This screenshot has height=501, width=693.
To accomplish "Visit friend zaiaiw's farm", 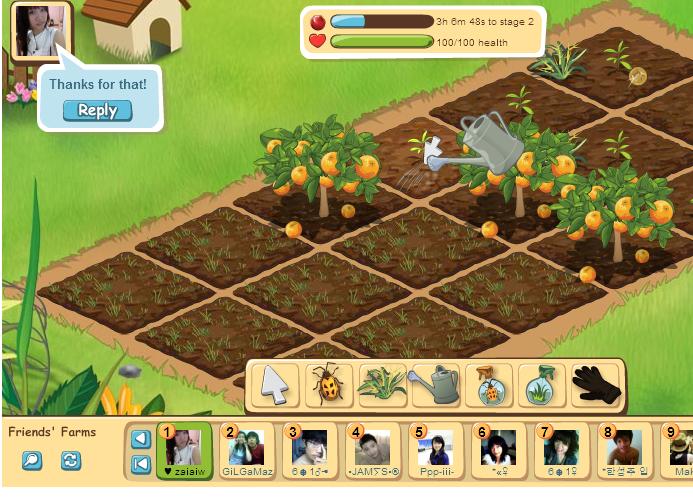I will coord(185,451).
